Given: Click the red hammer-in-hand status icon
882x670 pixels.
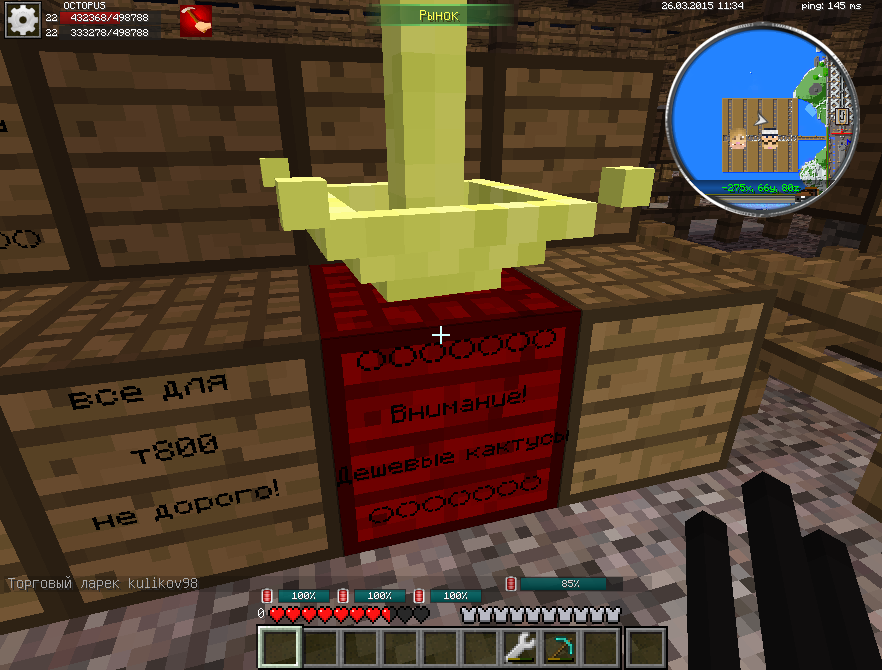Looking at the screenshot, I should [194, 20].
